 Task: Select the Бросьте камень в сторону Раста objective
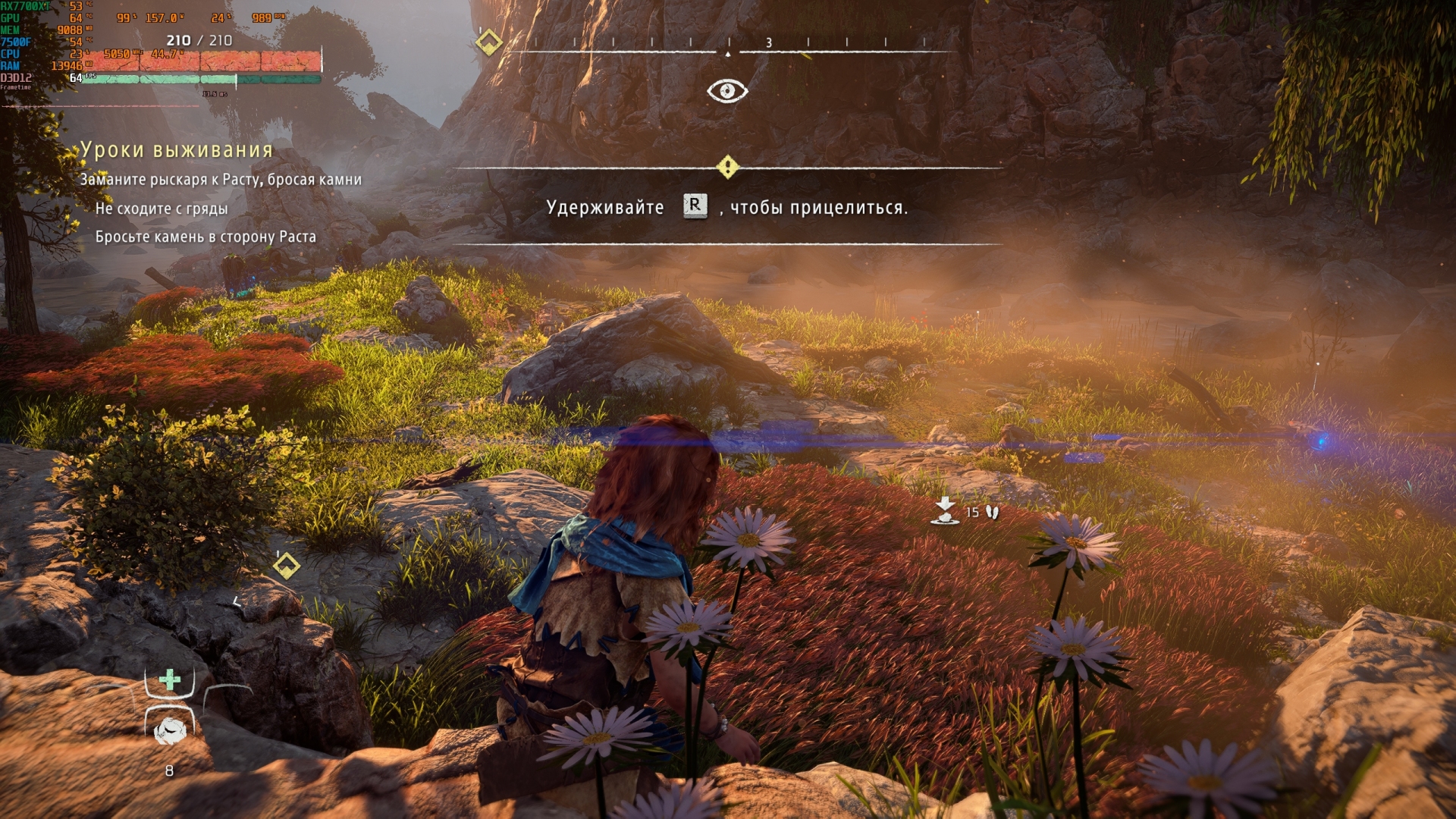[206, 237]
